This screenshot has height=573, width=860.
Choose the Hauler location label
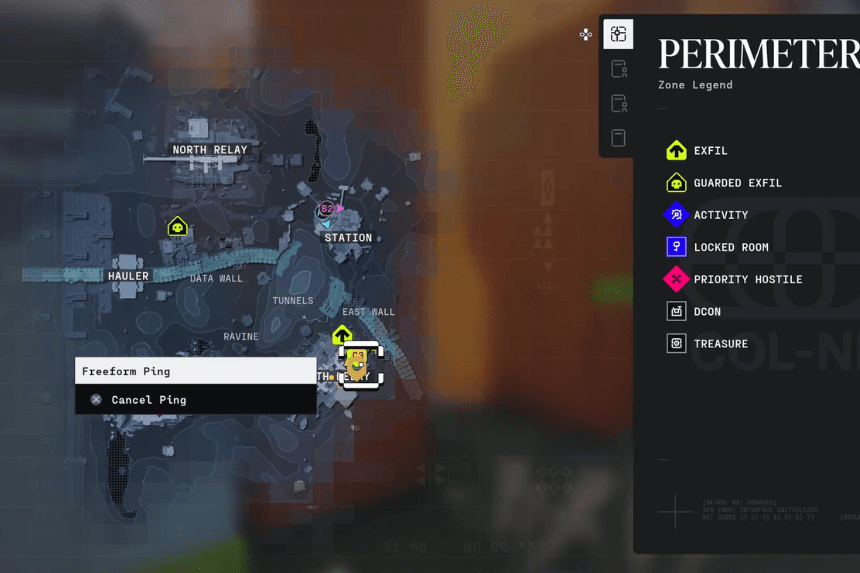pyautogui.click(x=128, y=276)
